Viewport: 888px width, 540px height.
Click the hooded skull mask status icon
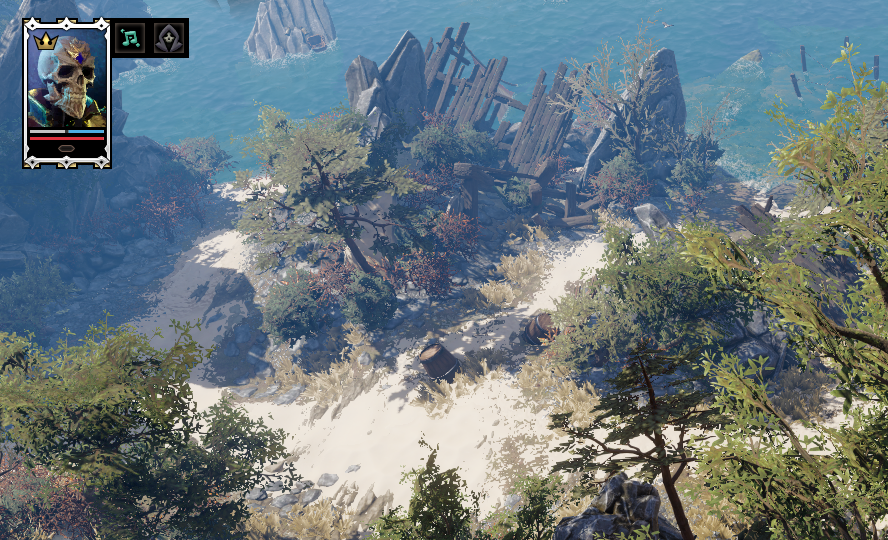tap(168, 38)
